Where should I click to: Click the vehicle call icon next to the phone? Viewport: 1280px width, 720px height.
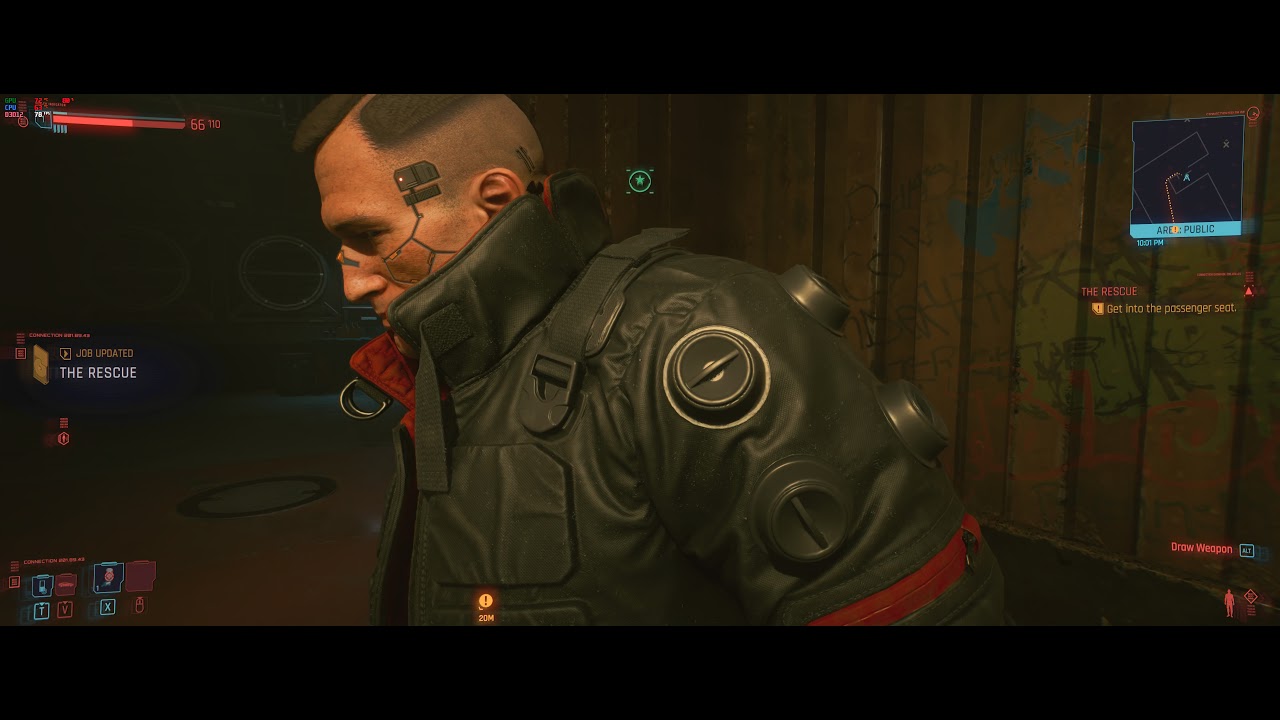click(66, 585)
